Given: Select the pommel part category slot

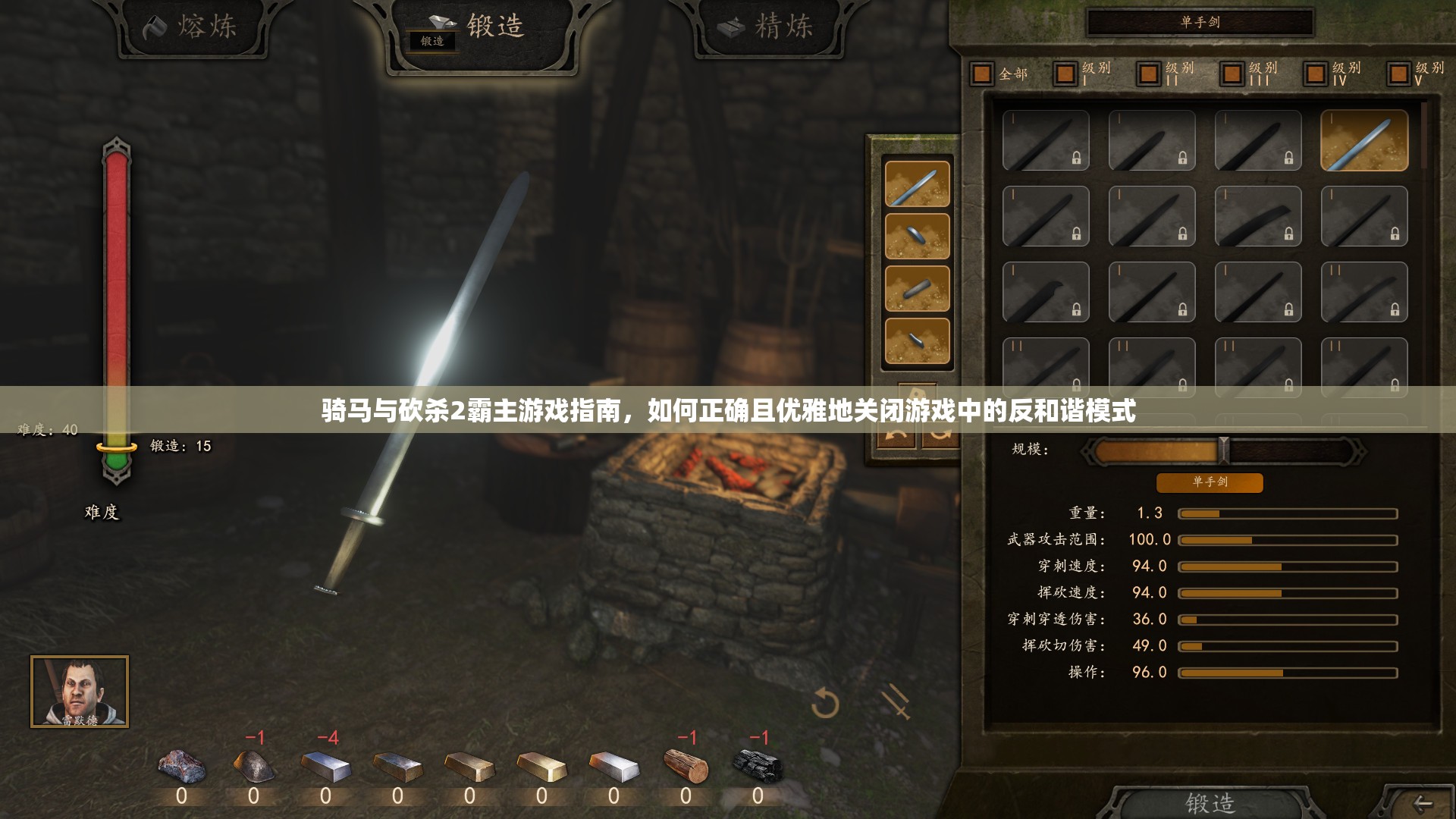Looking at the screenshot, I should click(x=917, y=340).
